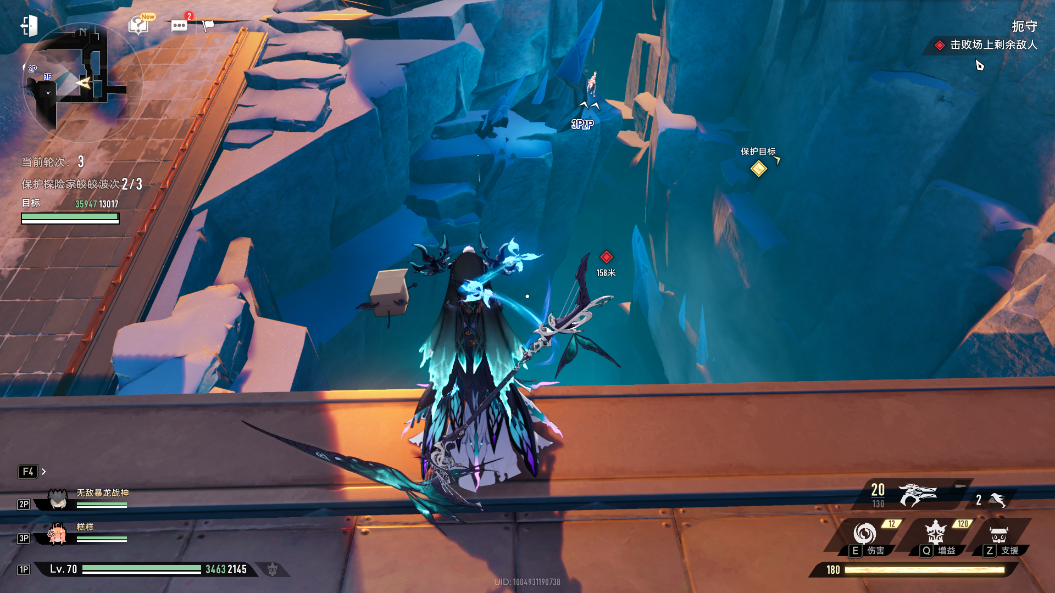This screenshot has height=593, width=1055.
Task: Expand the arrow next to F4
Action: click(x=44, y=471)
